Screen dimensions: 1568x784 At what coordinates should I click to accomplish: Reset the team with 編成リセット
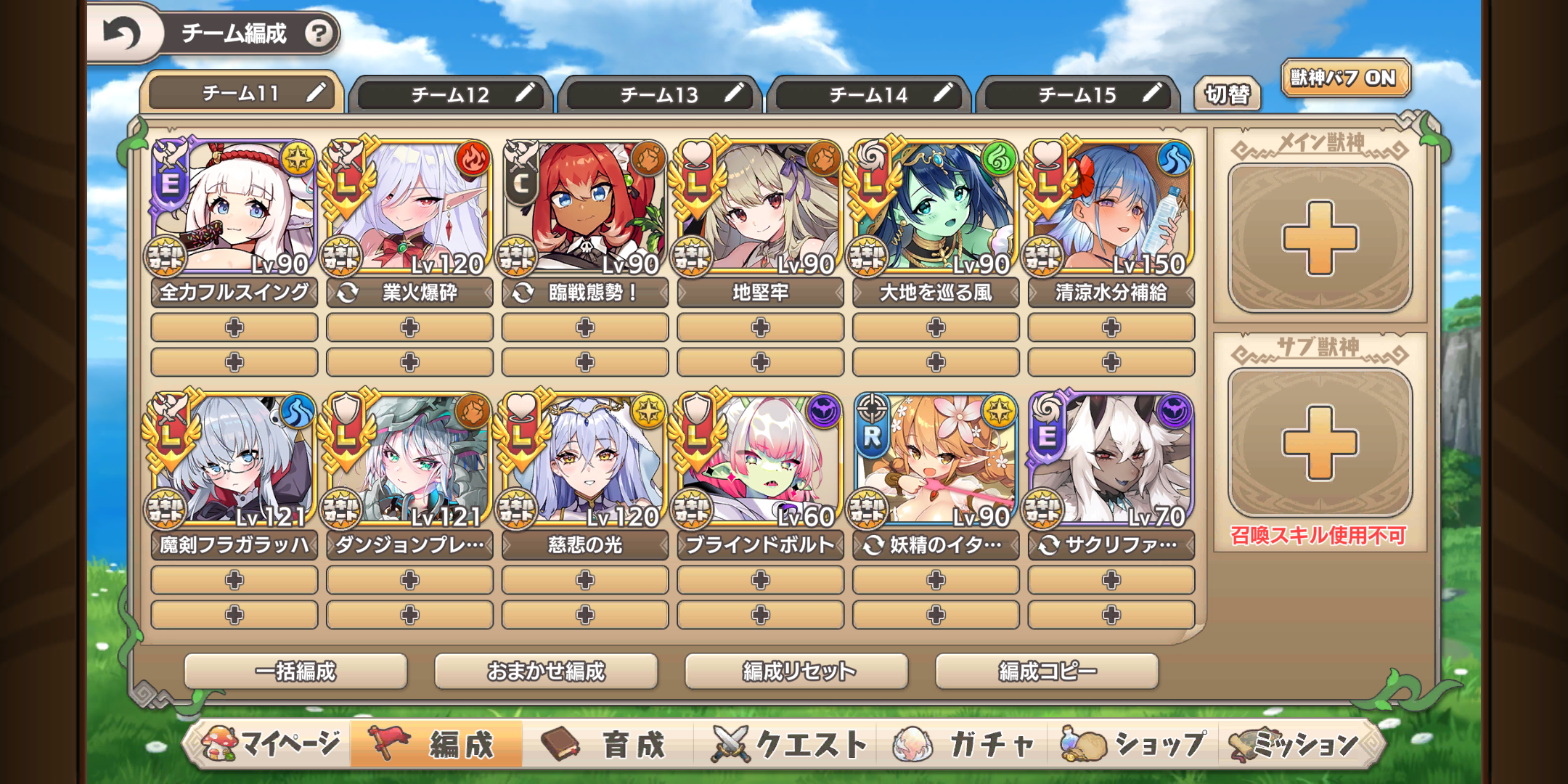pyautogui.click(x=796, y=671)
